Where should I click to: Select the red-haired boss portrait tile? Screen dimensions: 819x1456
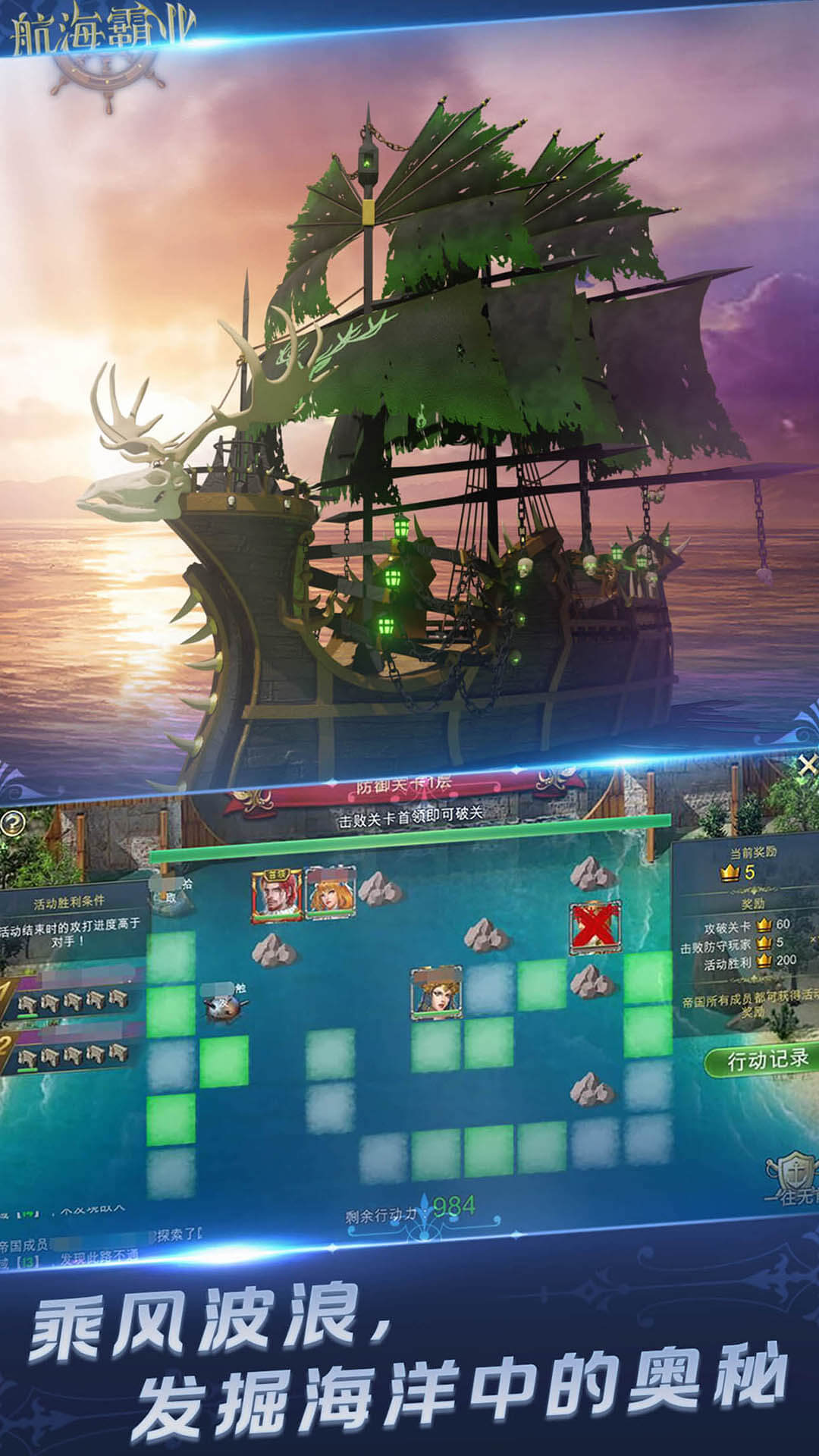coord(277,896)
